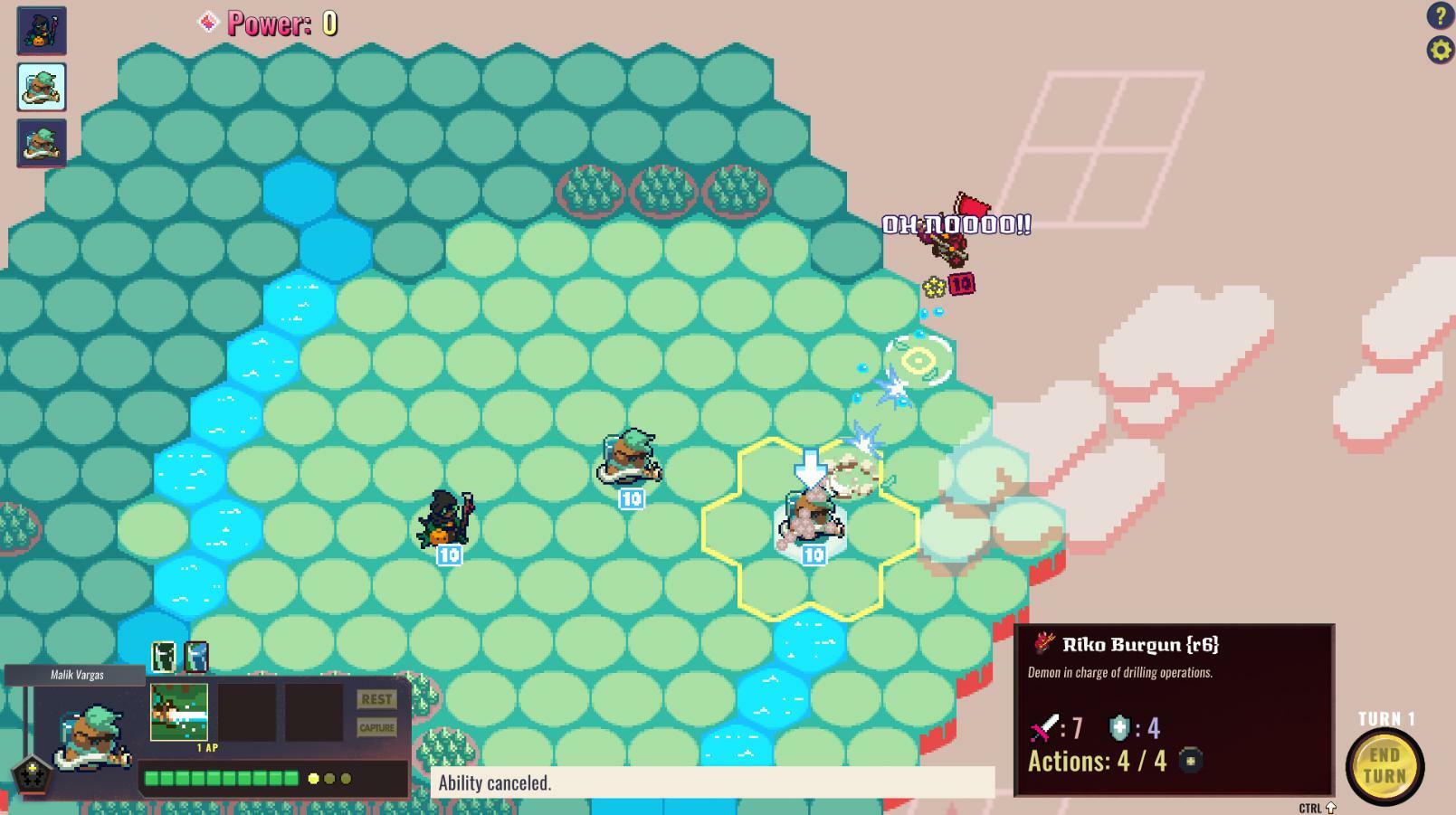The height and width of the screenshot is (815, 1456).
Task: Click the pentagon rank badge on Malik's panel
Action: click(34, 774)
